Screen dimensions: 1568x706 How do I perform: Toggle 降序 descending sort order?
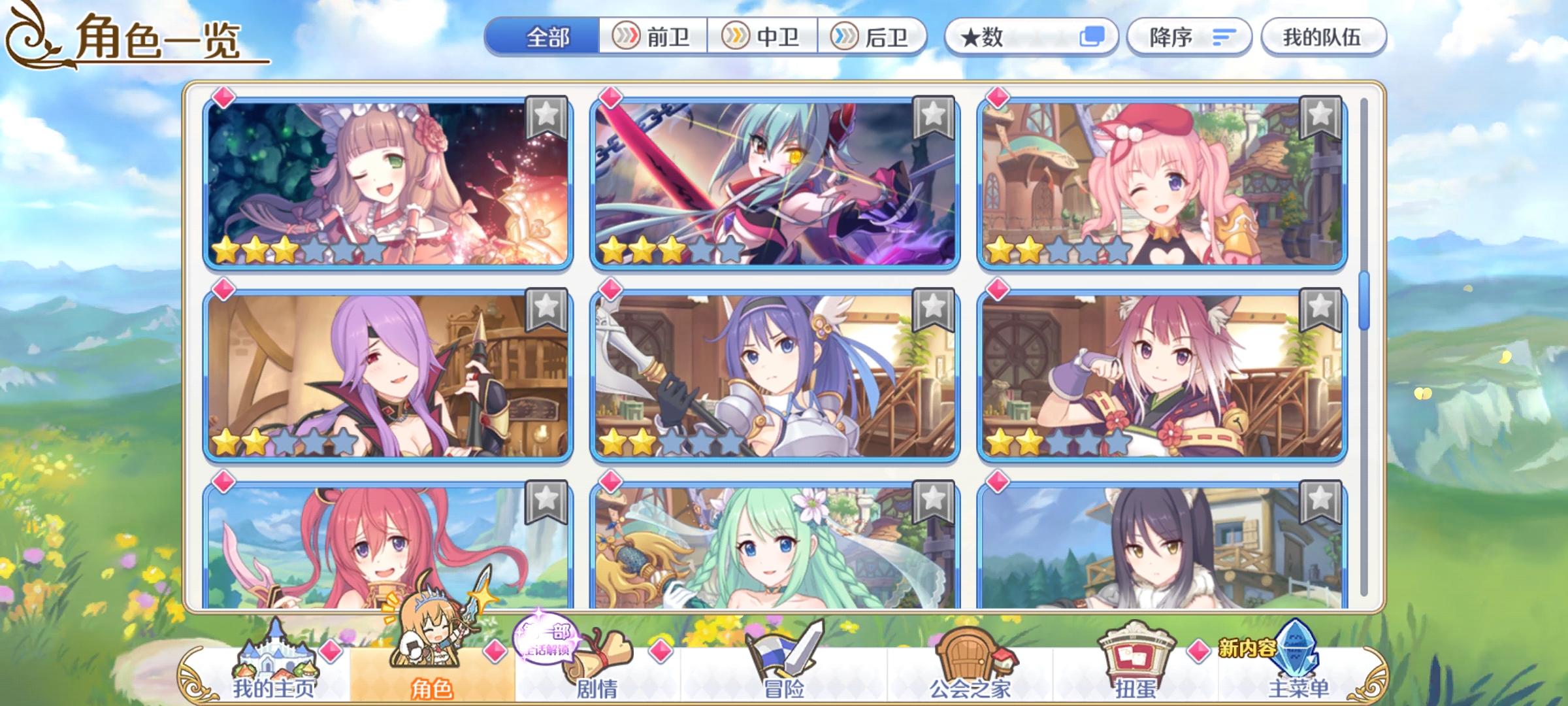click(x=1189, y=37)
